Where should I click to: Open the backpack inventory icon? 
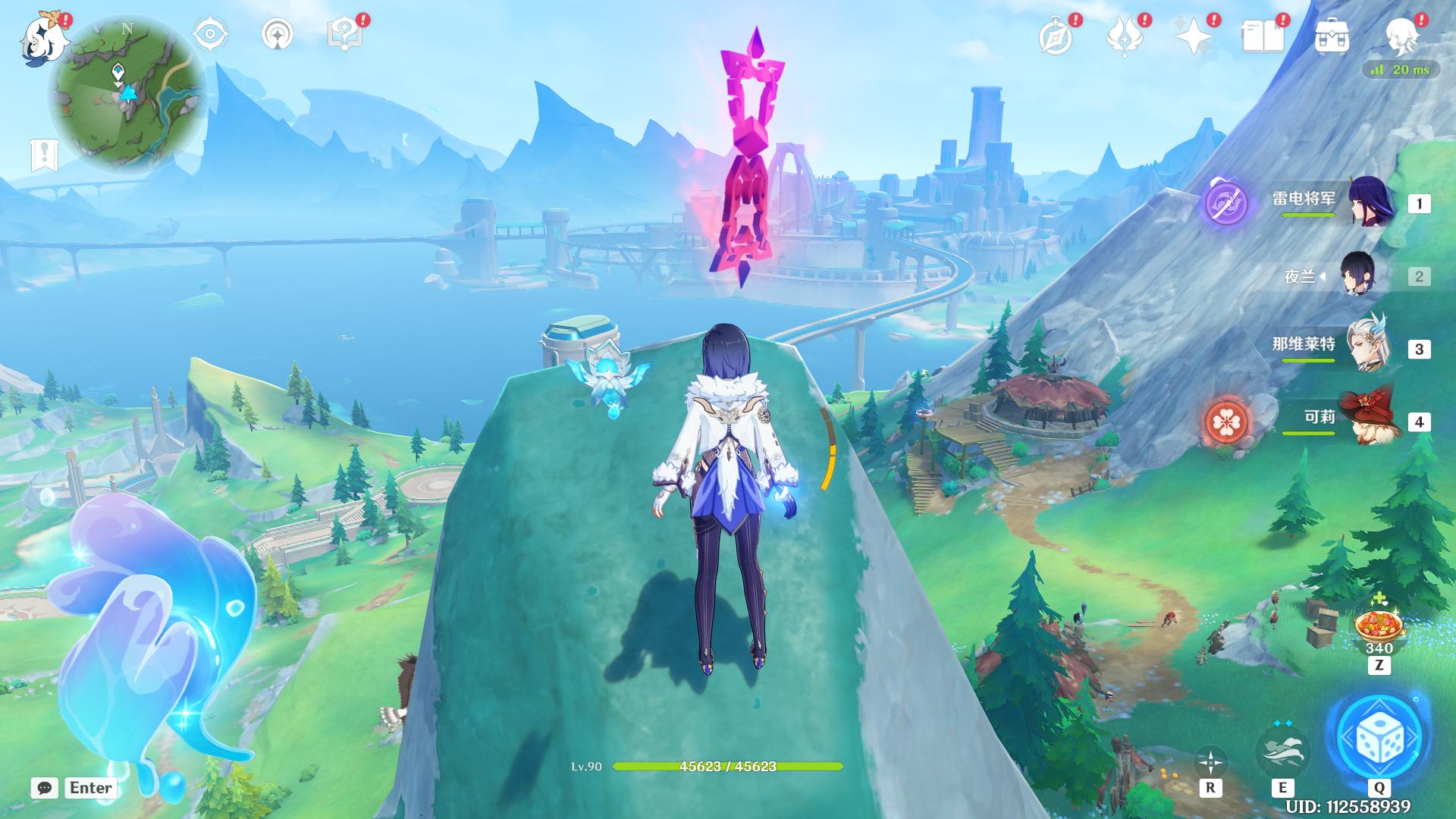point(1332,36)
